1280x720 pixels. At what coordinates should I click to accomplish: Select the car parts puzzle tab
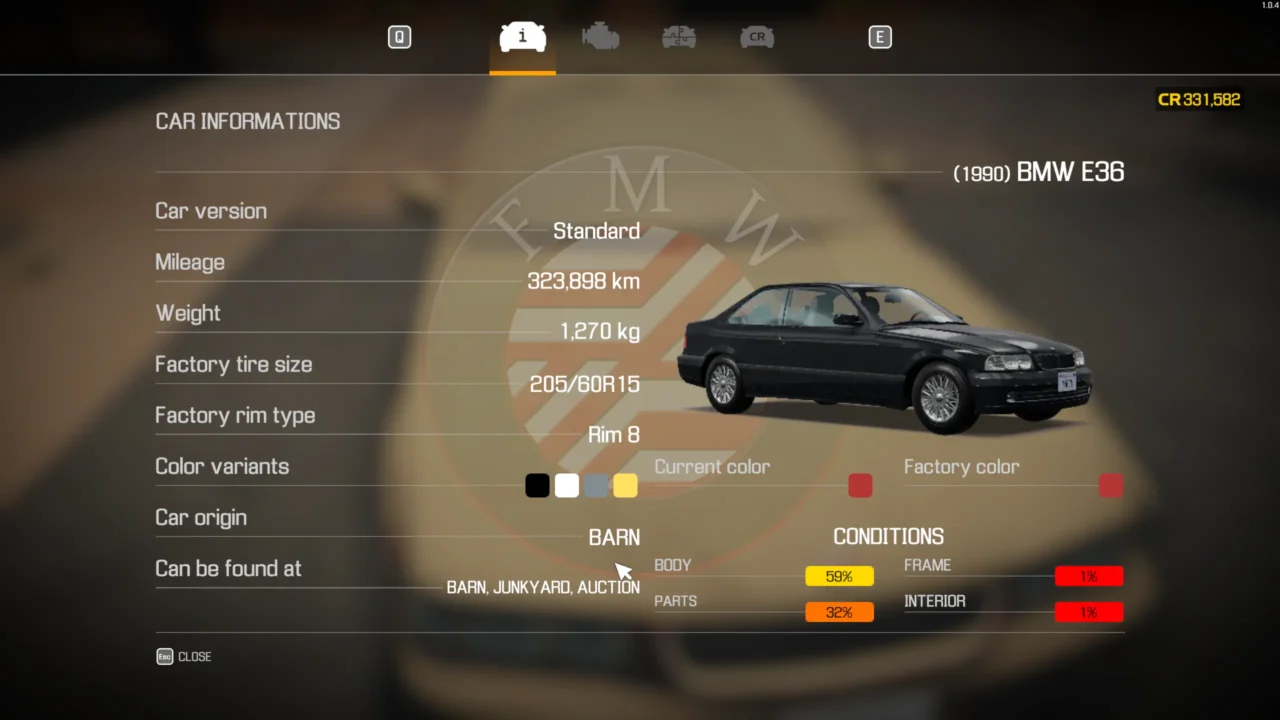[x=678, y=37]
